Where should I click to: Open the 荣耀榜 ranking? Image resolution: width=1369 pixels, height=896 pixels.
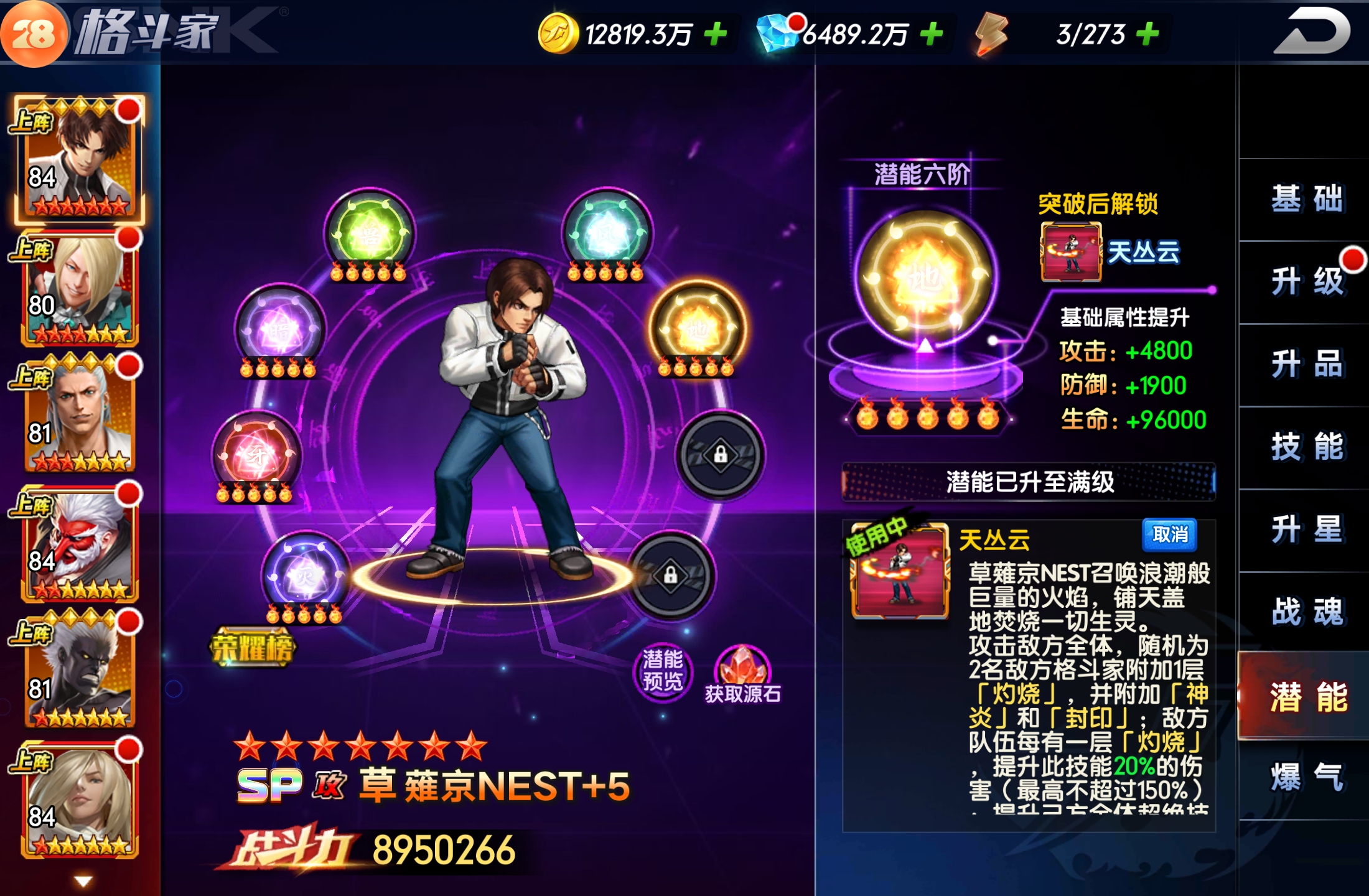click(252, 648)
